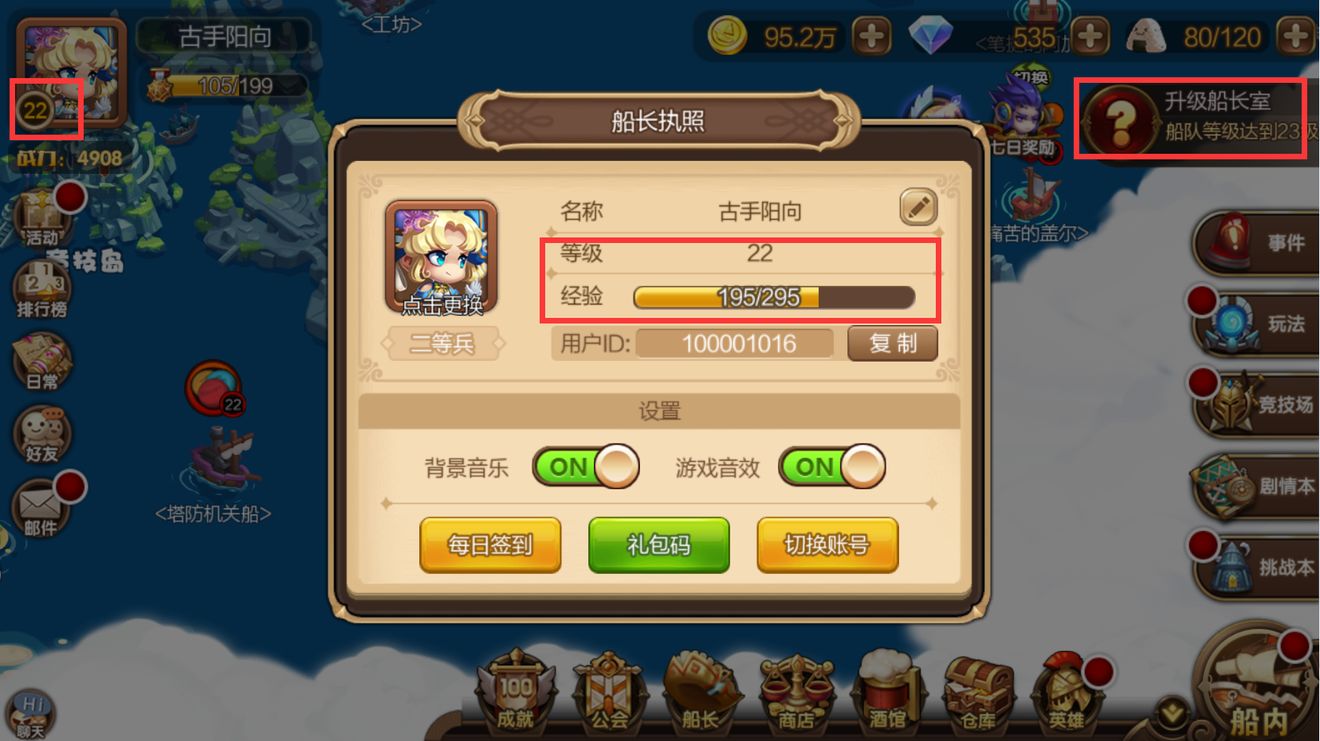Toggle 游戏音效 (sound effects) off
Image resolution: width=1320 pixels, height=741 pixels.
click(831, 467)
